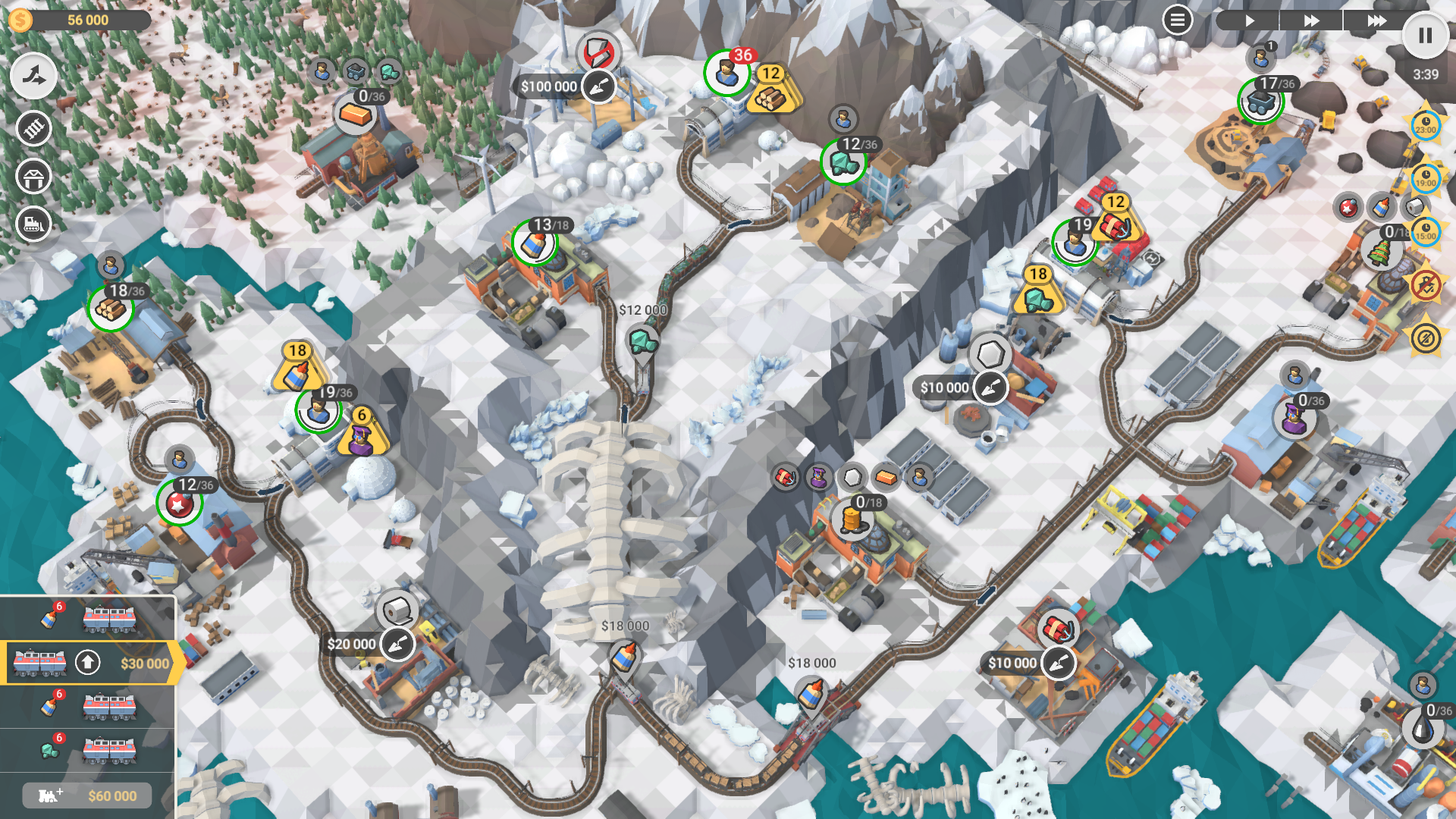This screenshot has width=1456, height=819.
Task: Build the $20 000 paper roll factory
Action: [397, 645]
